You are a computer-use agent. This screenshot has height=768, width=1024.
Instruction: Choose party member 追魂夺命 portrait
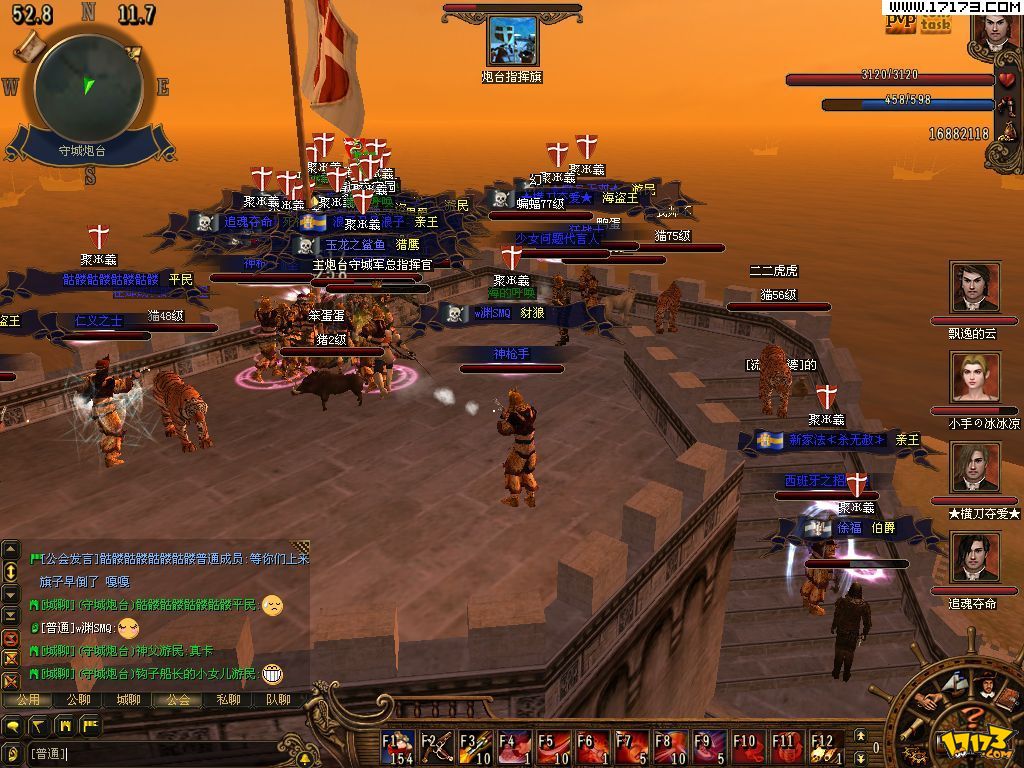(975, 557)
